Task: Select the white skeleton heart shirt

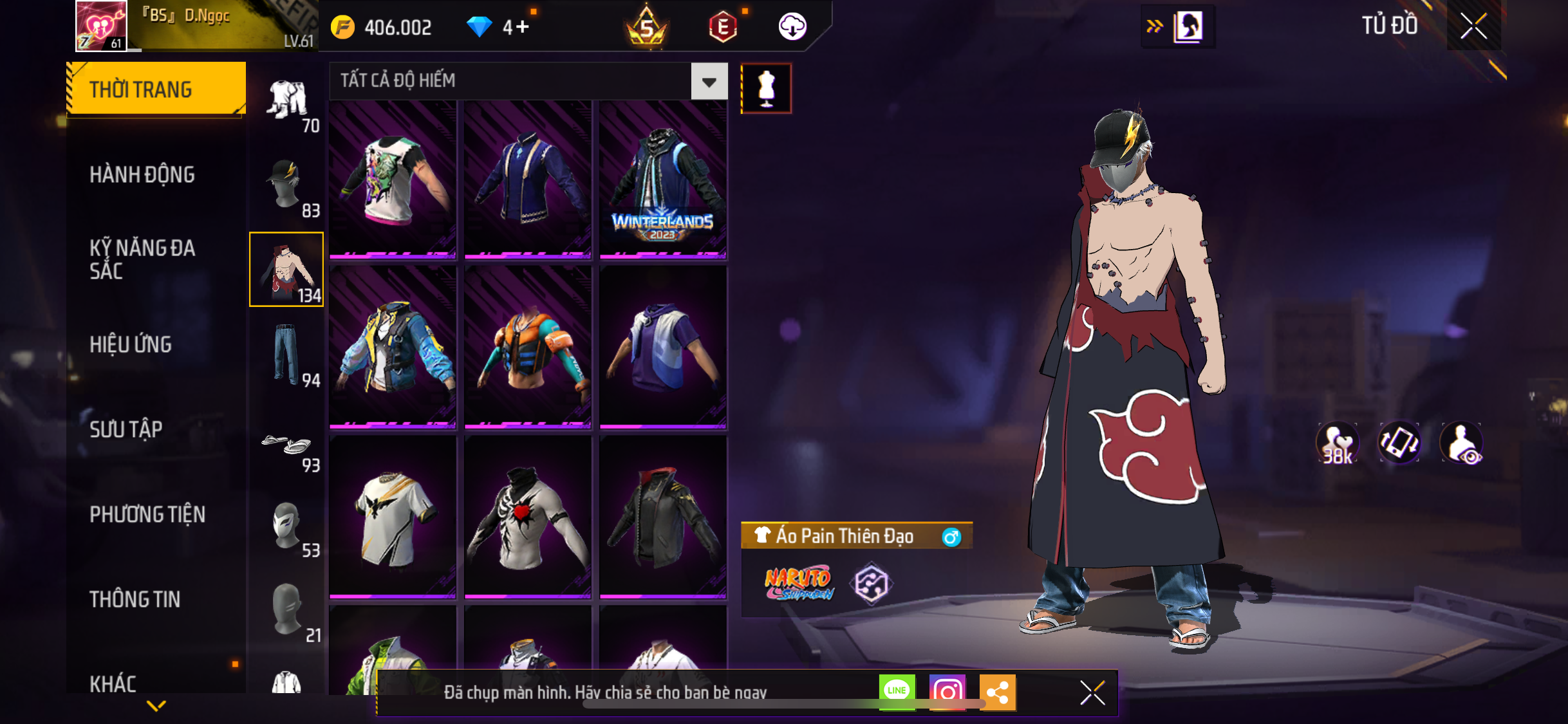Action: coord(527,517)
